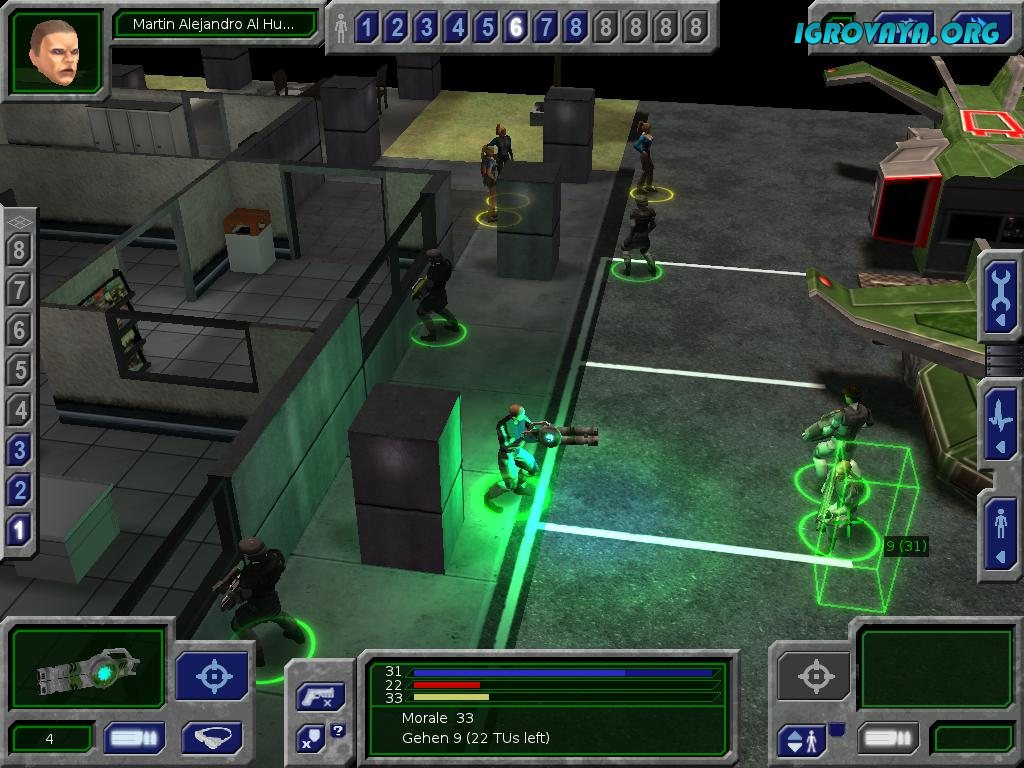The height and width of the screenshot is (768, 1024).
Task: Click the grey crosshair button for right hand
Action: click(814, 678)
